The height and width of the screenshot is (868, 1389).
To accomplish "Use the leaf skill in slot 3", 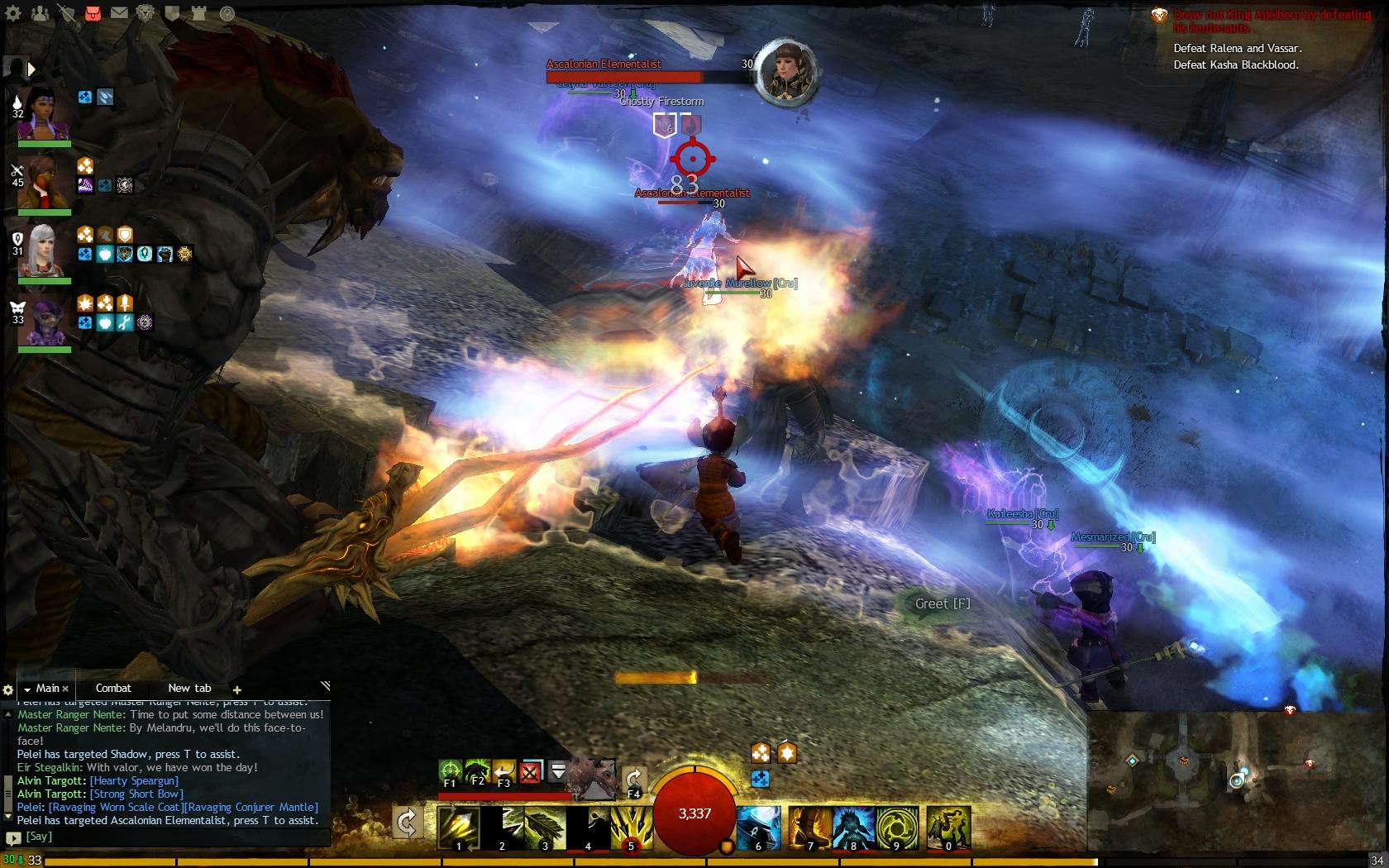I will click(x=546, y=827).
